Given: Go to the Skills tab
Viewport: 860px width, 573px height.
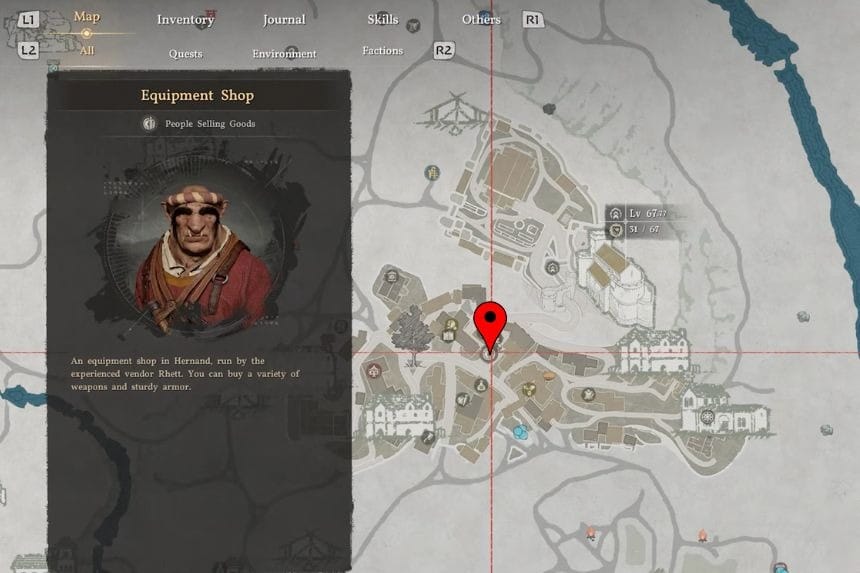Looking at the screenshot, I should pyautogui.click(x=382, y=20).
